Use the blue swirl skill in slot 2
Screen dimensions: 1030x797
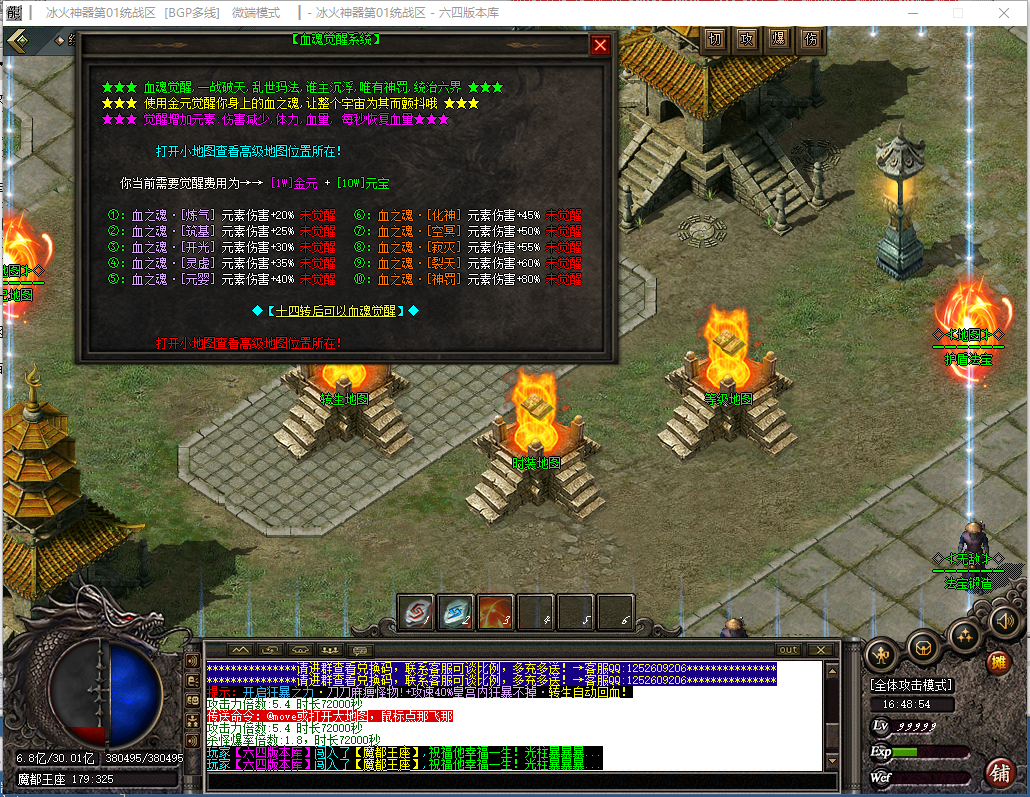pos(456,613)
